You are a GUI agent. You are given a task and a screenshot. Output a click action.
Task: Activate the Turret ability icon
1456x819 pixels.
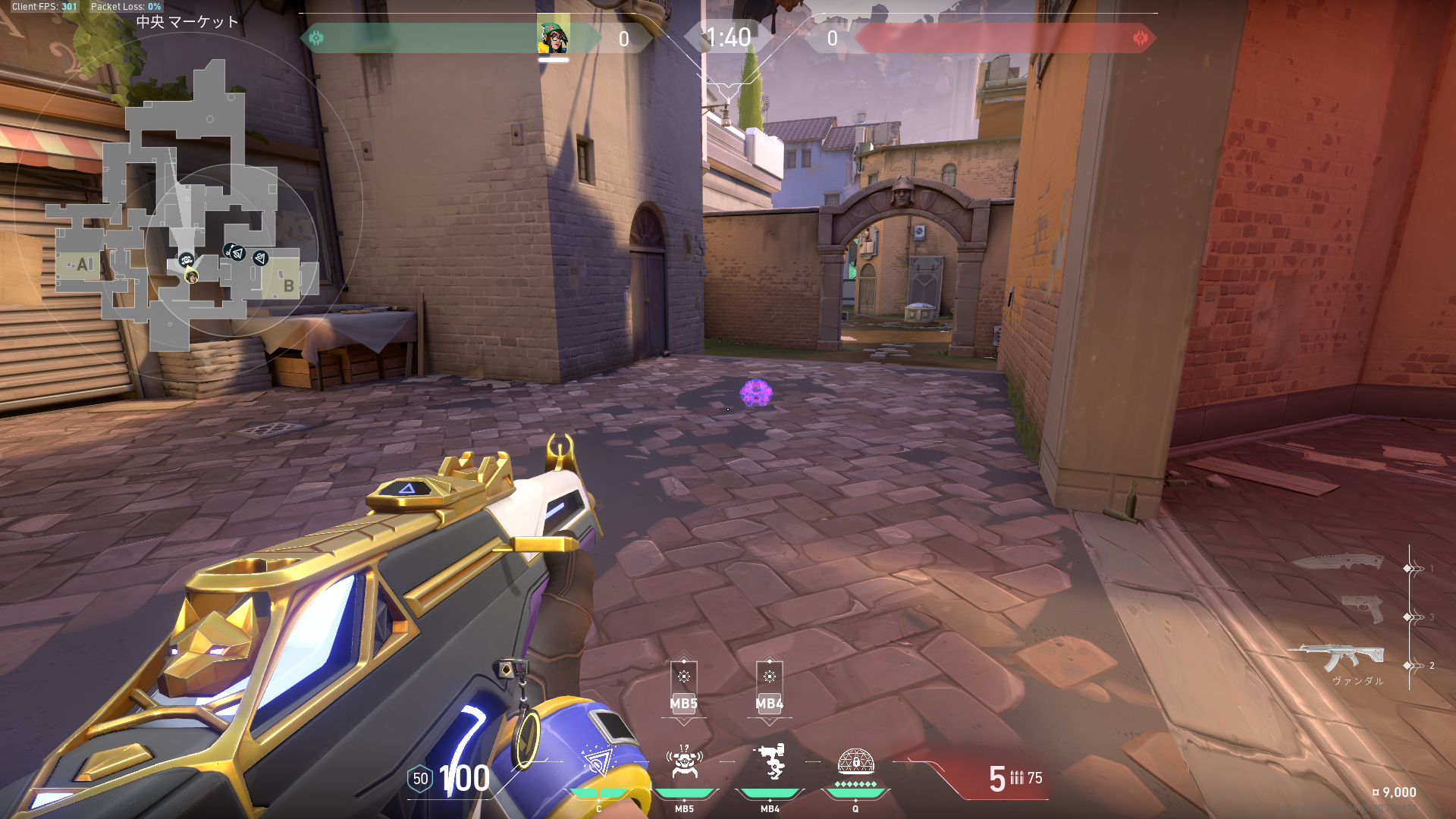[770, 761]
